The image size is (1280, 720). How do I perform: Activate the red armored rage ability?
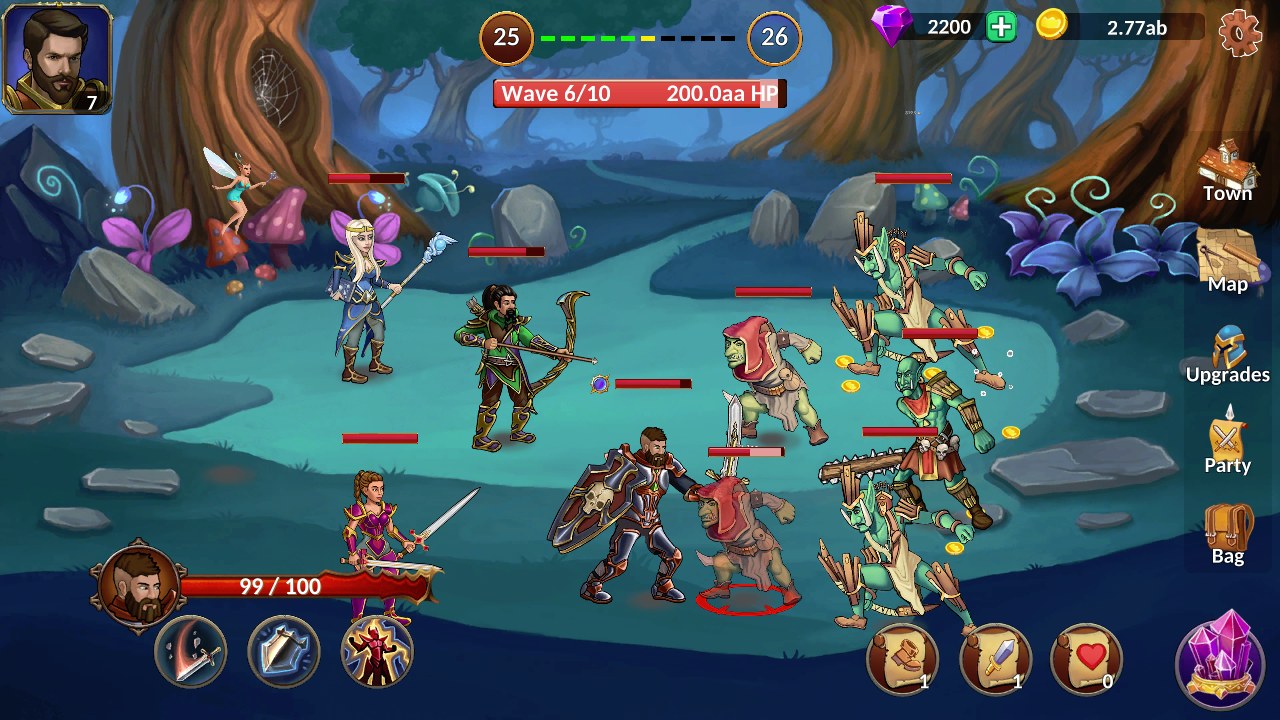(377, 652)
